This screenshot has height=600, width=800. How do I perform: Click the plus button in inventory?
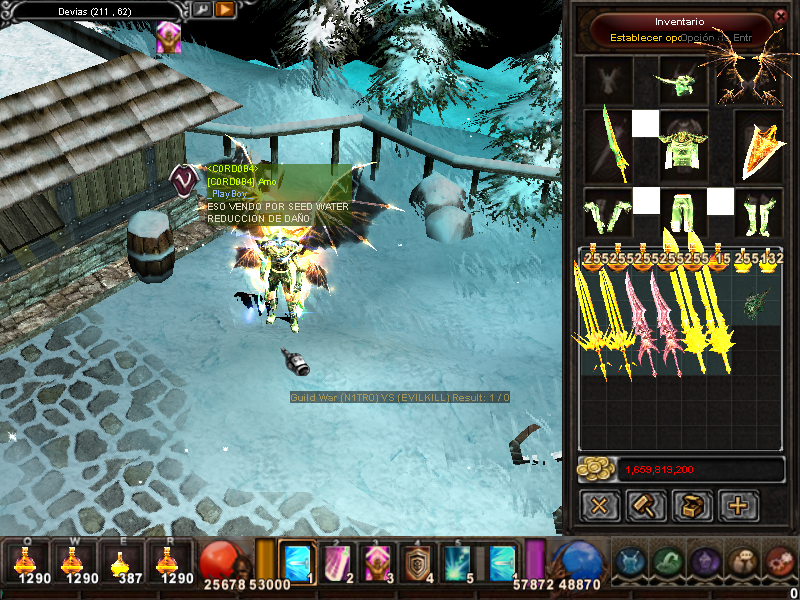(738, 505)
